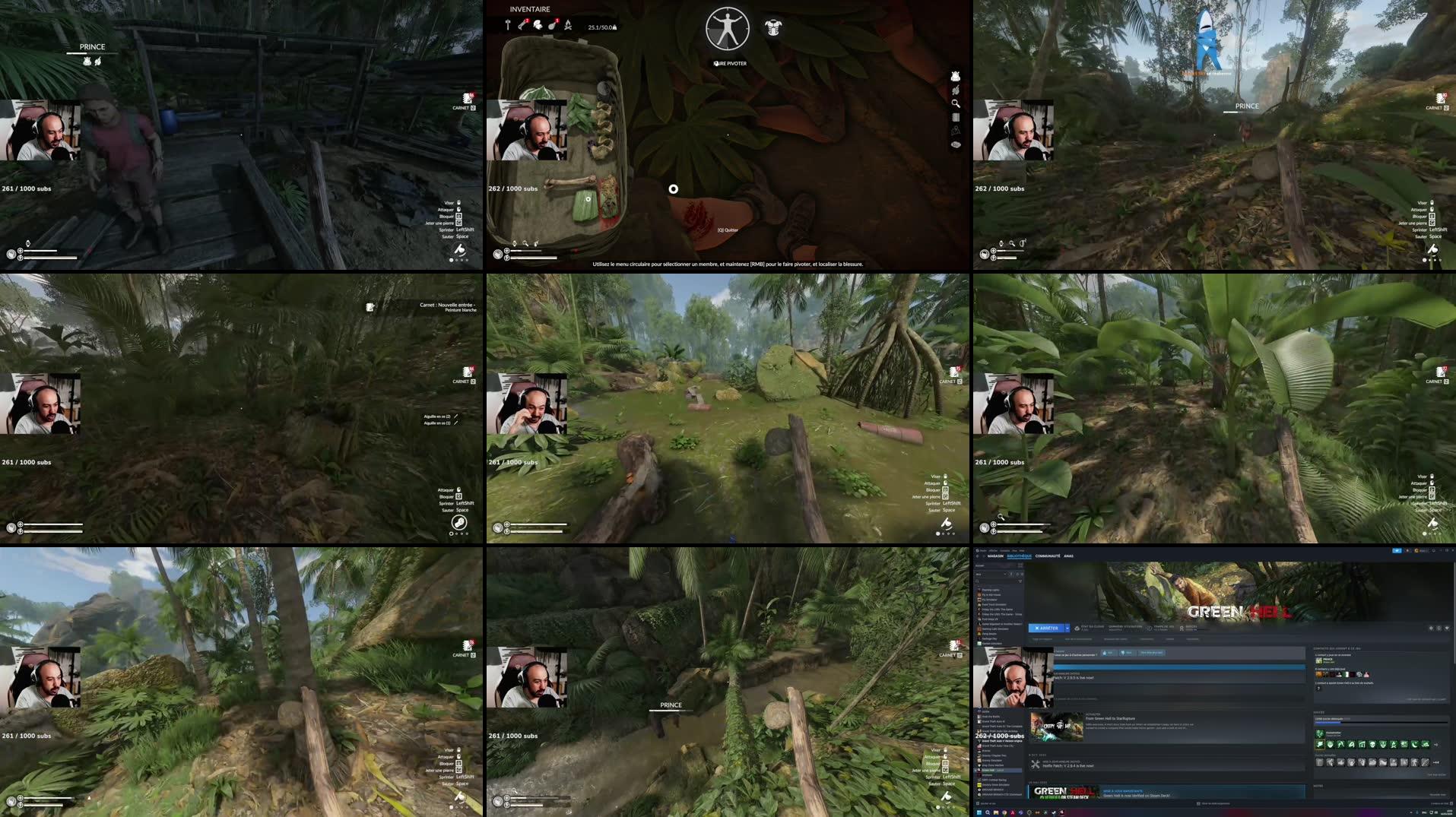
Task: Toggle thumbs-up recommendation for Green Hell
Action: pos(1109,653)
